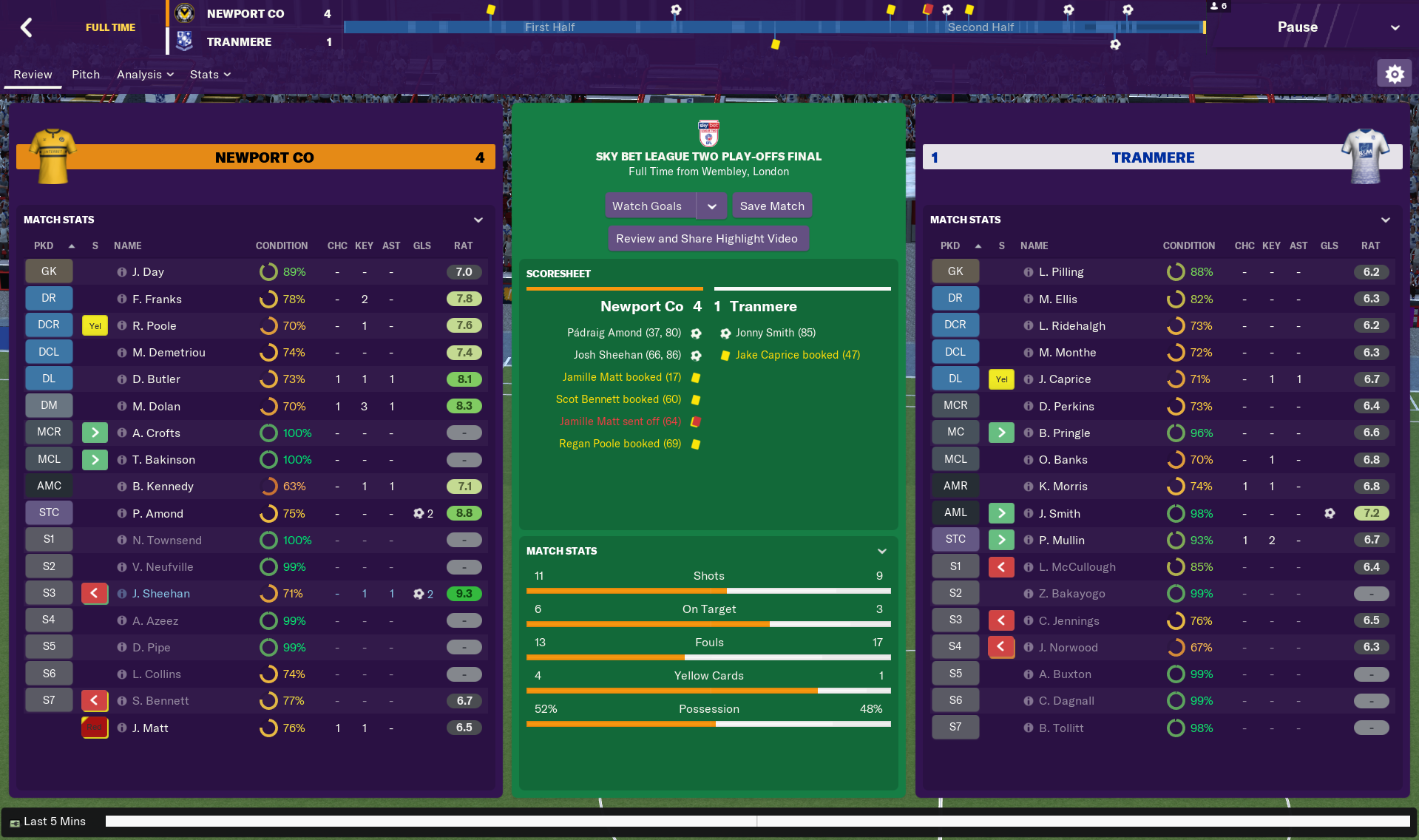
Task: Sort Tranmere players by condition column
Action: click(x=1188, y=246)
